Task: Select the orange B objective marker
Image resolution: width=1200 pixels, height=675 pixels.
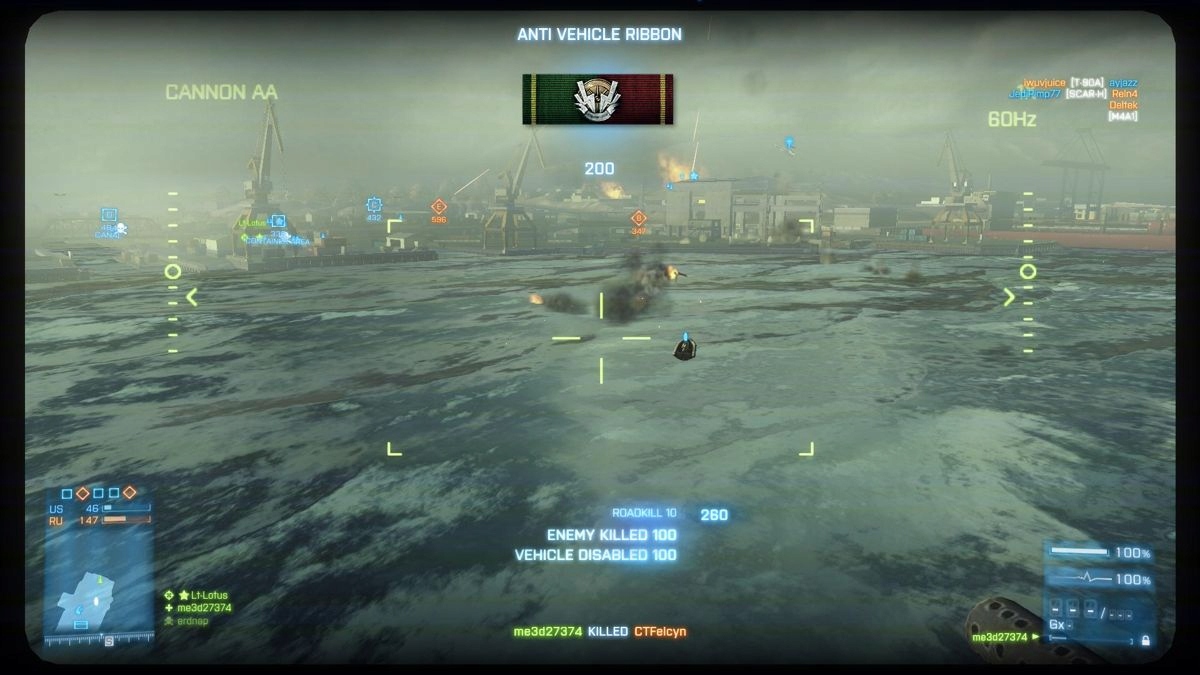Action: 638,218
